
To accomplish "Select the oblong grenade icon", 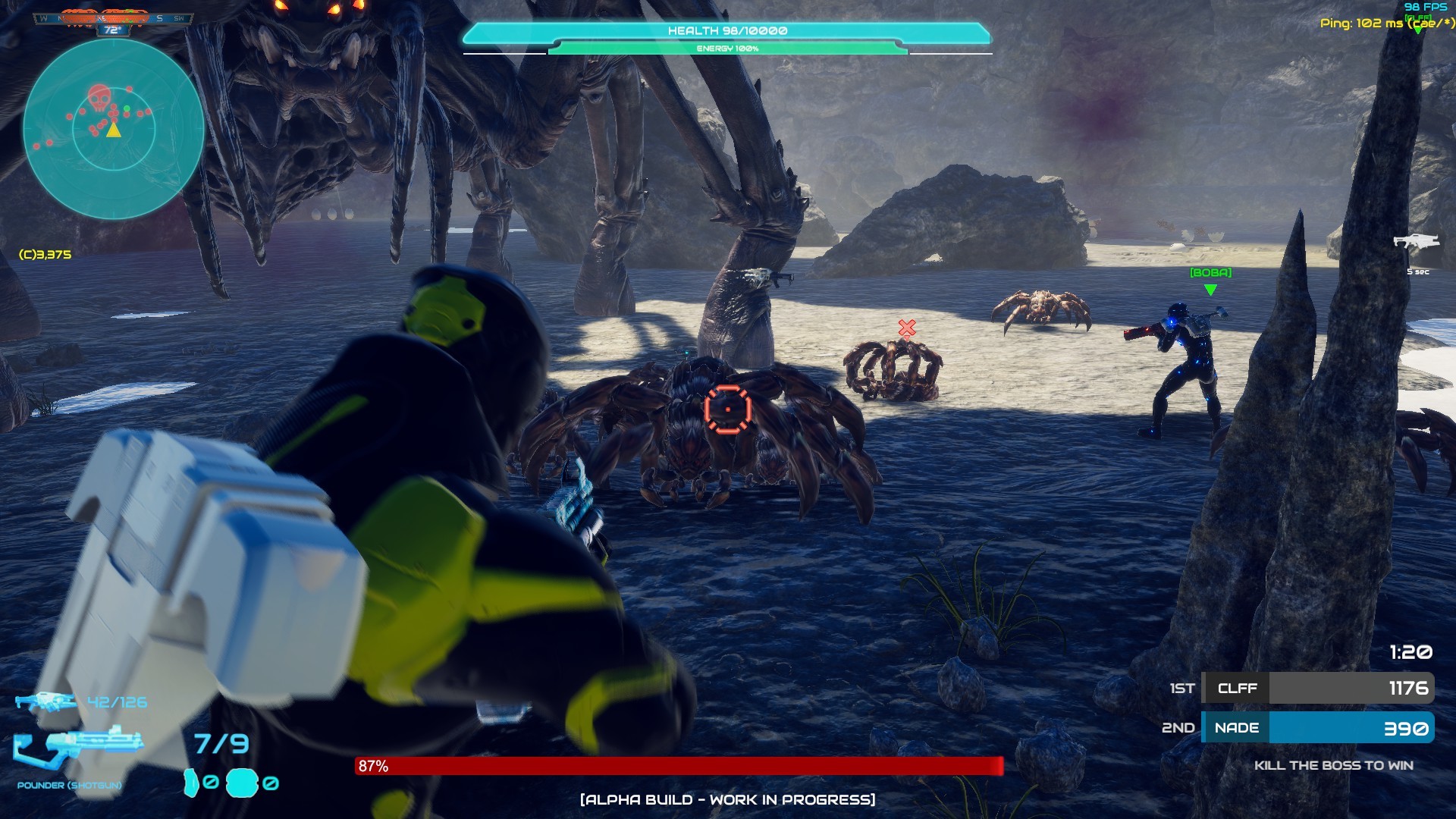I will [191, 783].
